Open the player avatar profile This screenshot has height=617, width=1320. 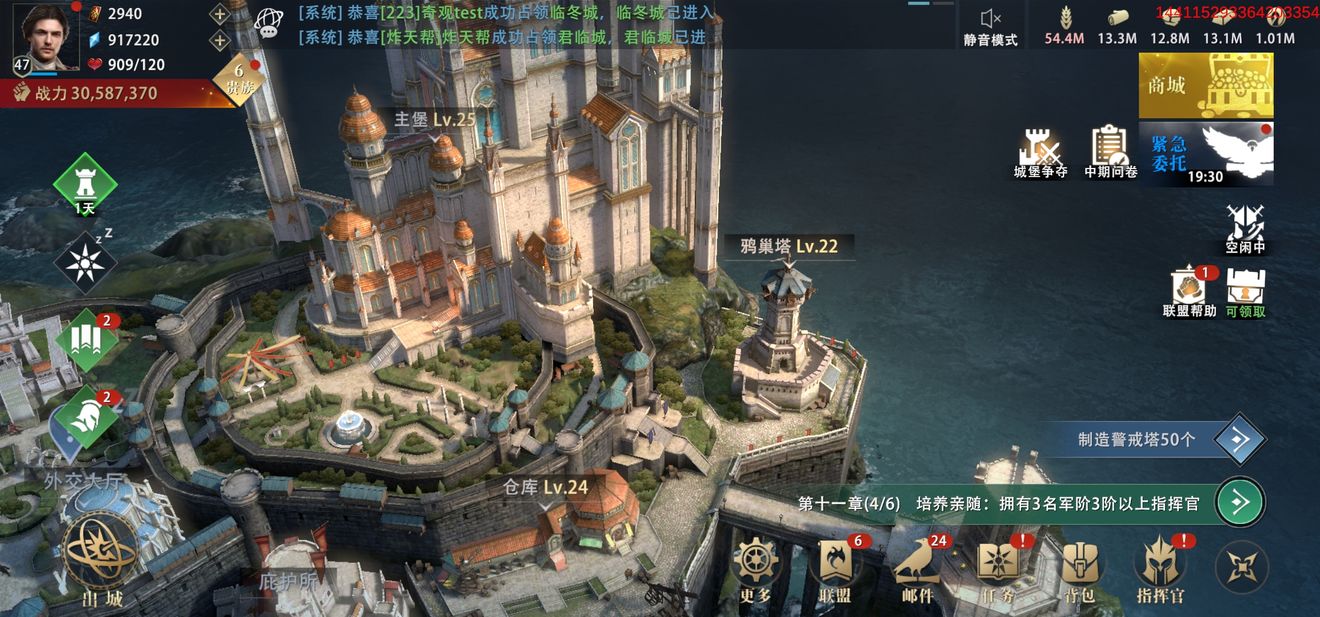pyautogui.click(x=38, y=36)
